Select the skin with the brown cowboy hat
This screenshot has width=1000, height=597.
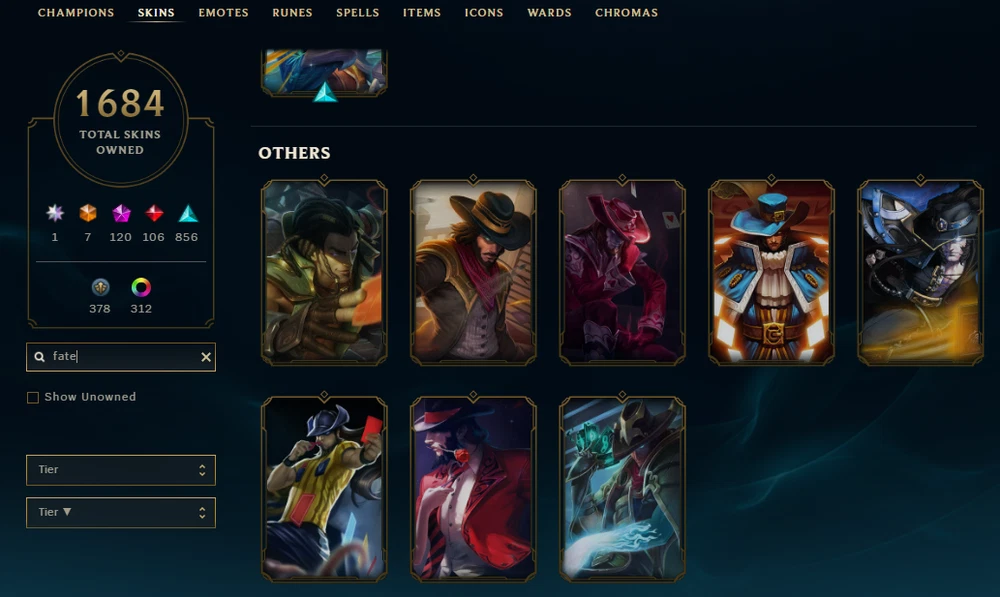473,272
